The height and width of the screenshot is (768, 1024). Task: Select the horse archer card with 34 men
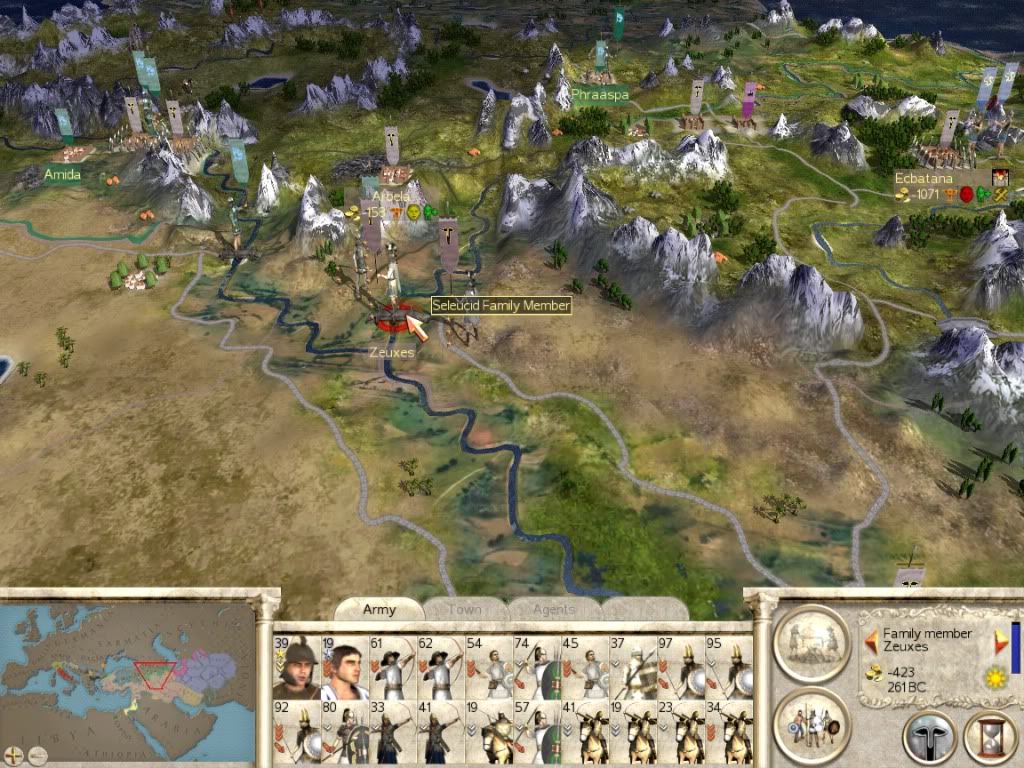tap(729, 734)
